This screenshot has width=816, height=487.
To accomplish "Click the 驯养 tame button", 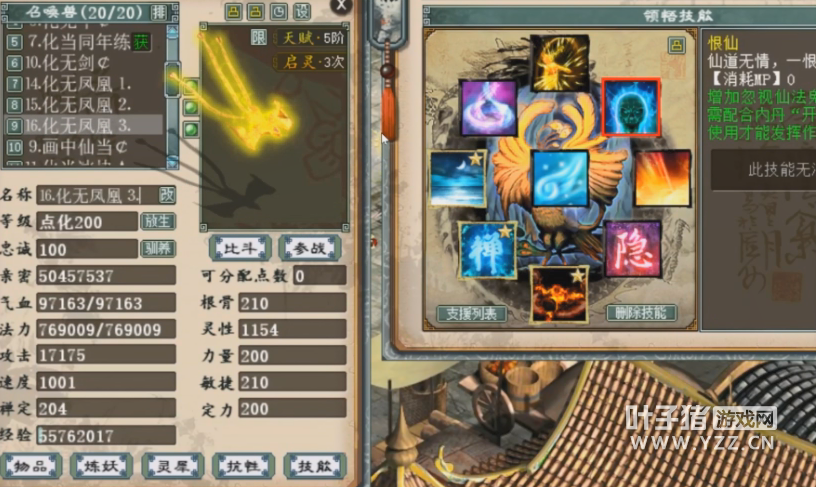I will click(158, 248).
